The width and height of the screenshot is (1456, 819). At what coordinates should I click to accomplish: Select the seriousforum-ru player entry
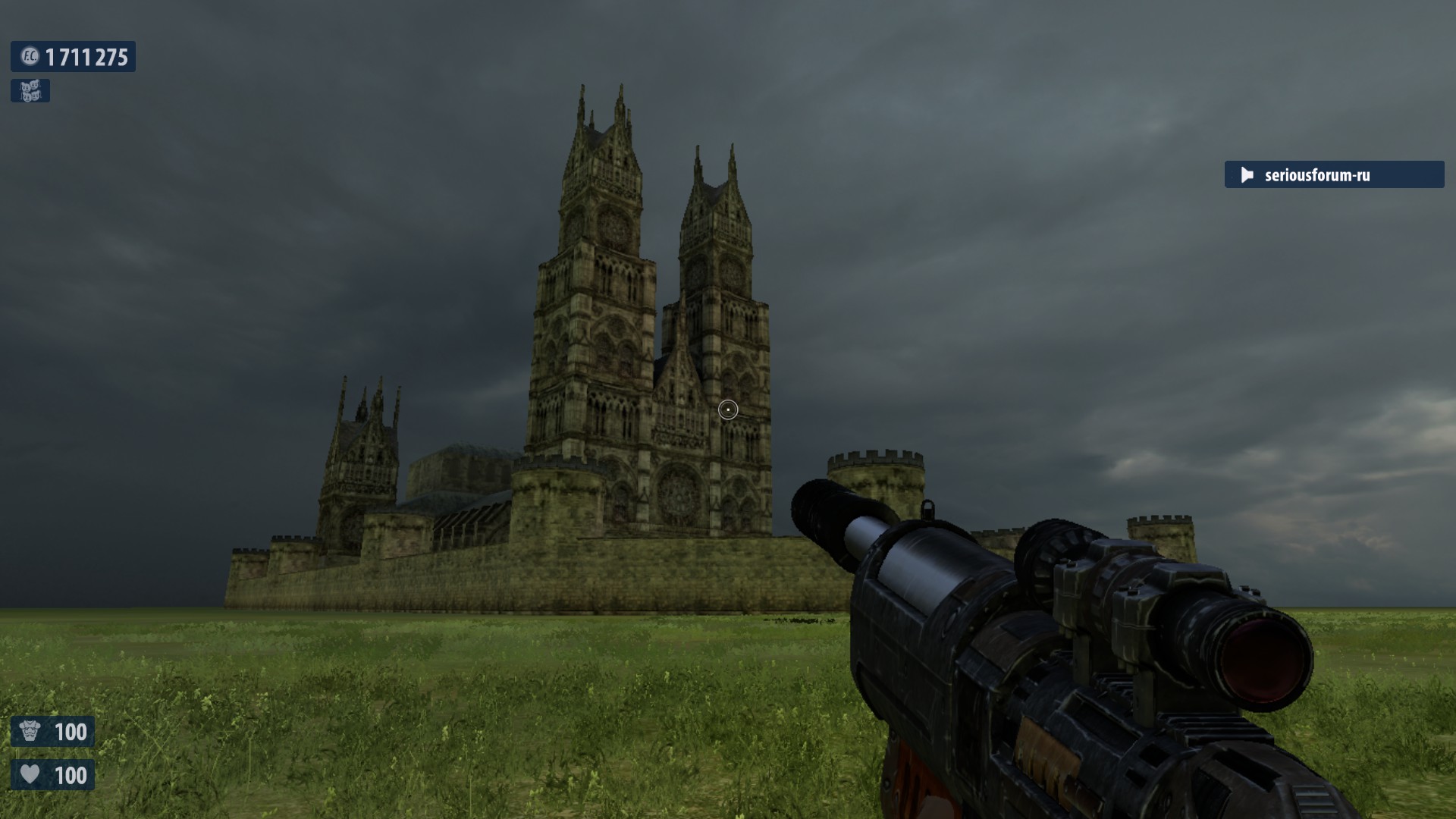pos(1333,175)
